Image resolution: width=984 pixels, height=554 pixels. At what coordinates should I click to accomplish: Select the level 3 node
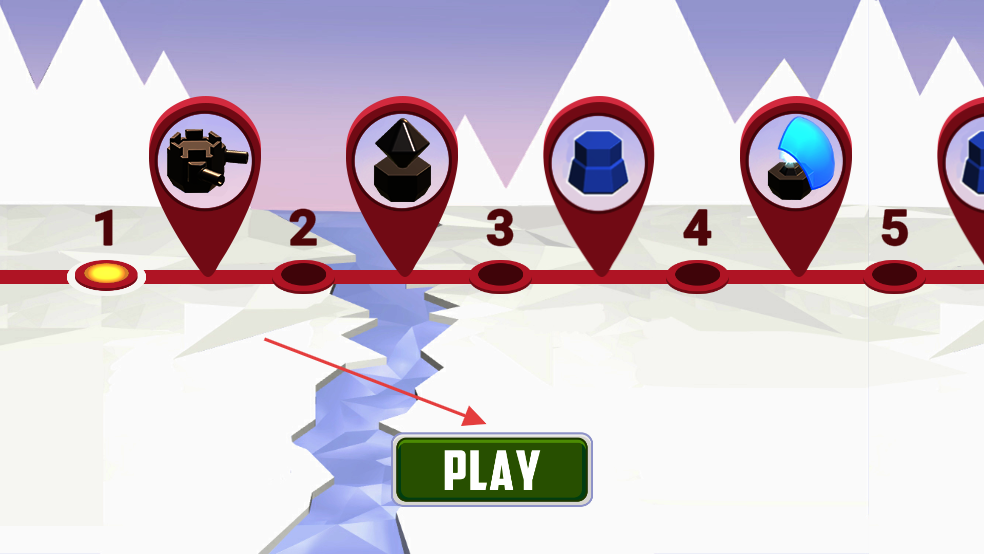[x=500, y=274]
